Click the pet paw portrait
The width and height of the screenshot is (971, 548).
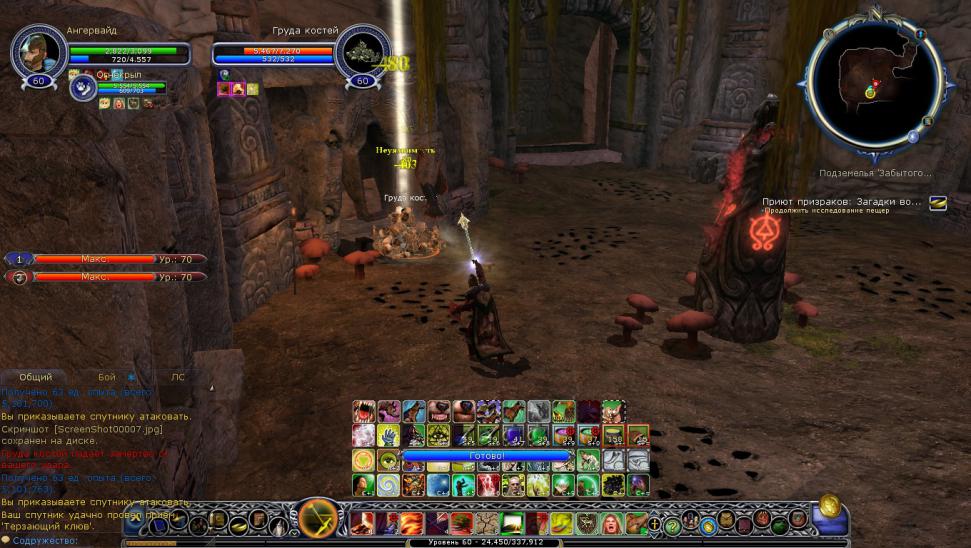81,88
